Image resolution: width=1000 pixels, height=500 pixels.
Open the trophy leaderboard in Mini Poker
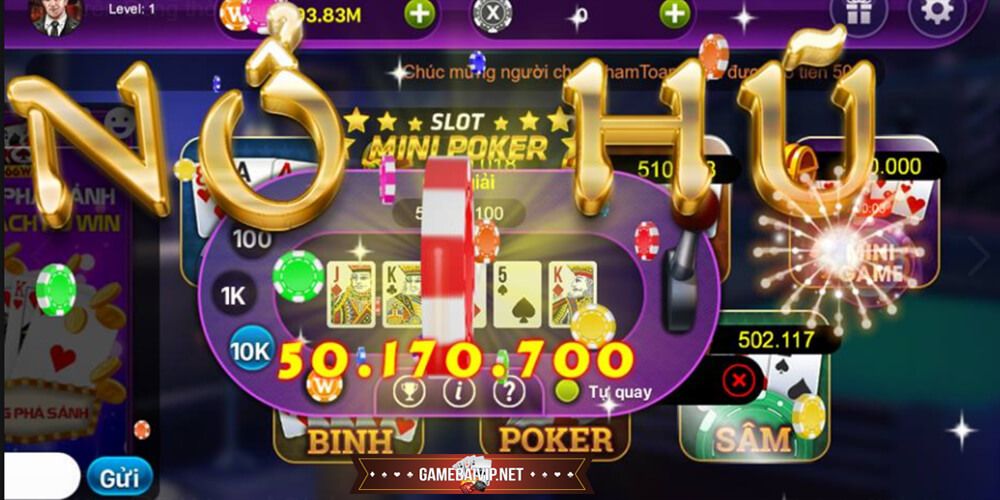click(409, 391)
